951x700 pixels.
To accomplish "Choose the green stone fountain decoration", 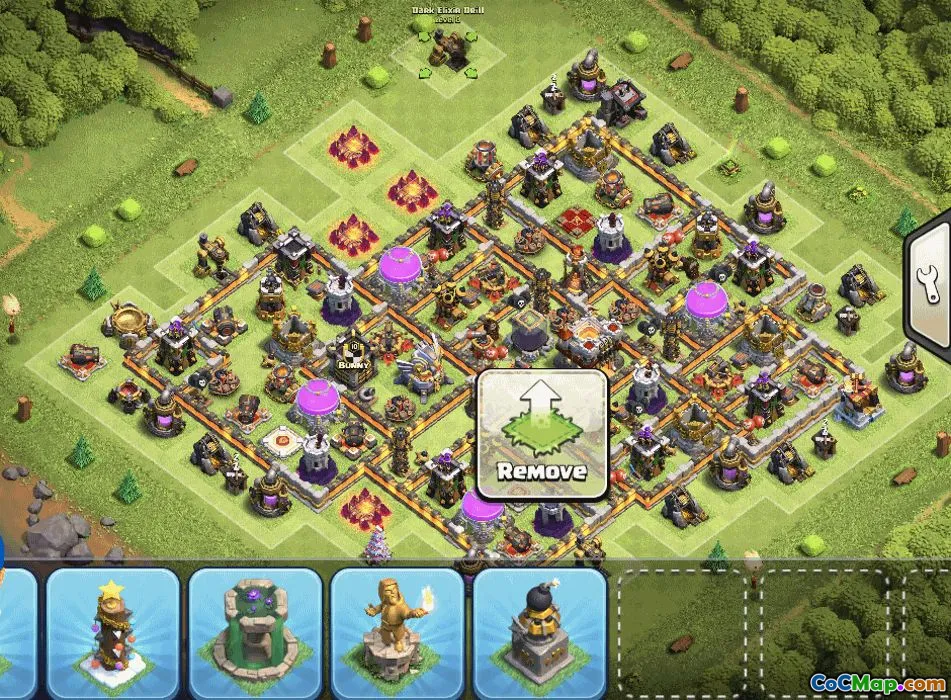I will click(255, 632).
